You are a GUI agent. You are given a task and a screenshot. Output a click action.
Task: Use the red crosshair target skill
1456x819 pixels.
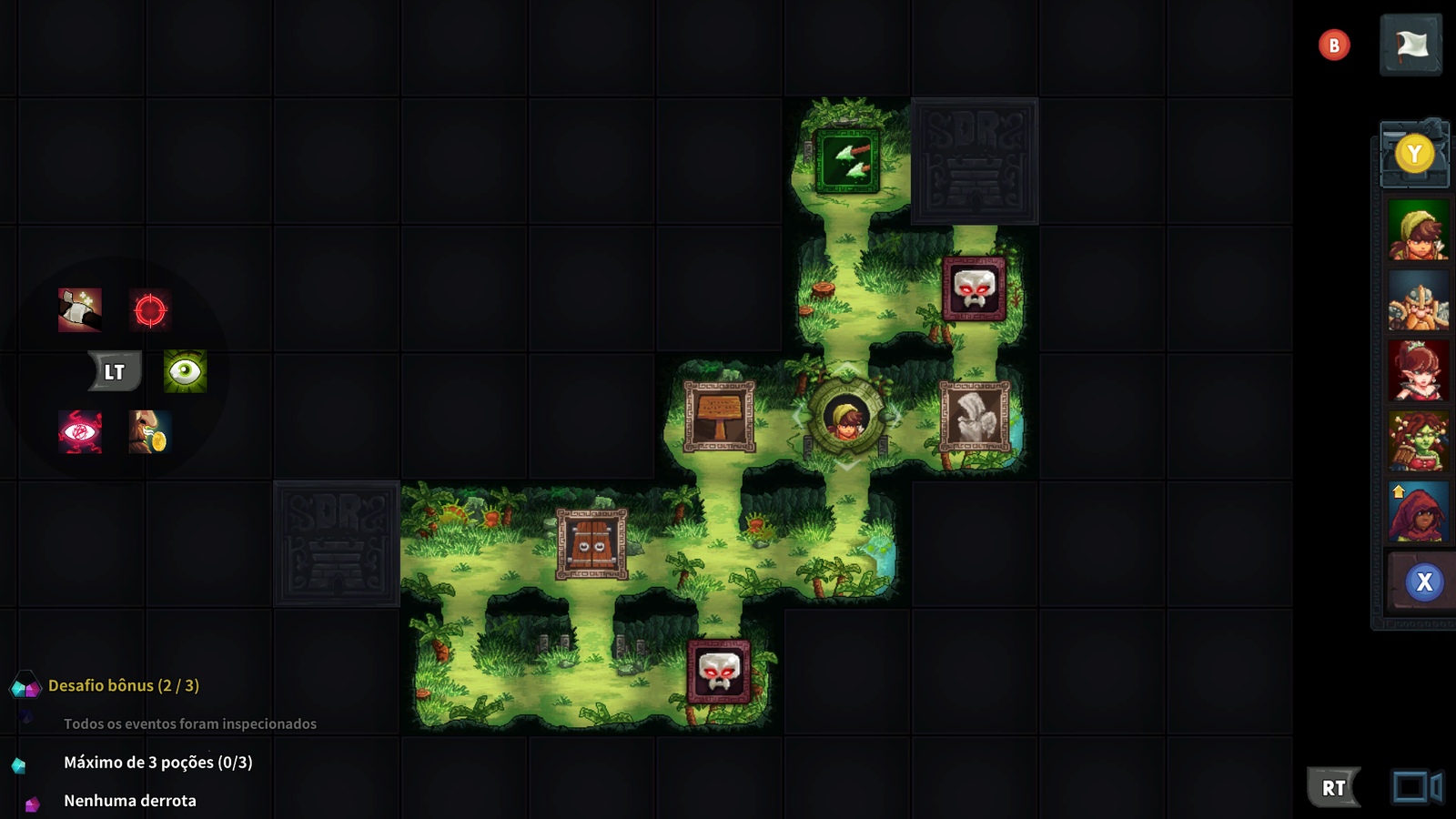tap(150, 310)
